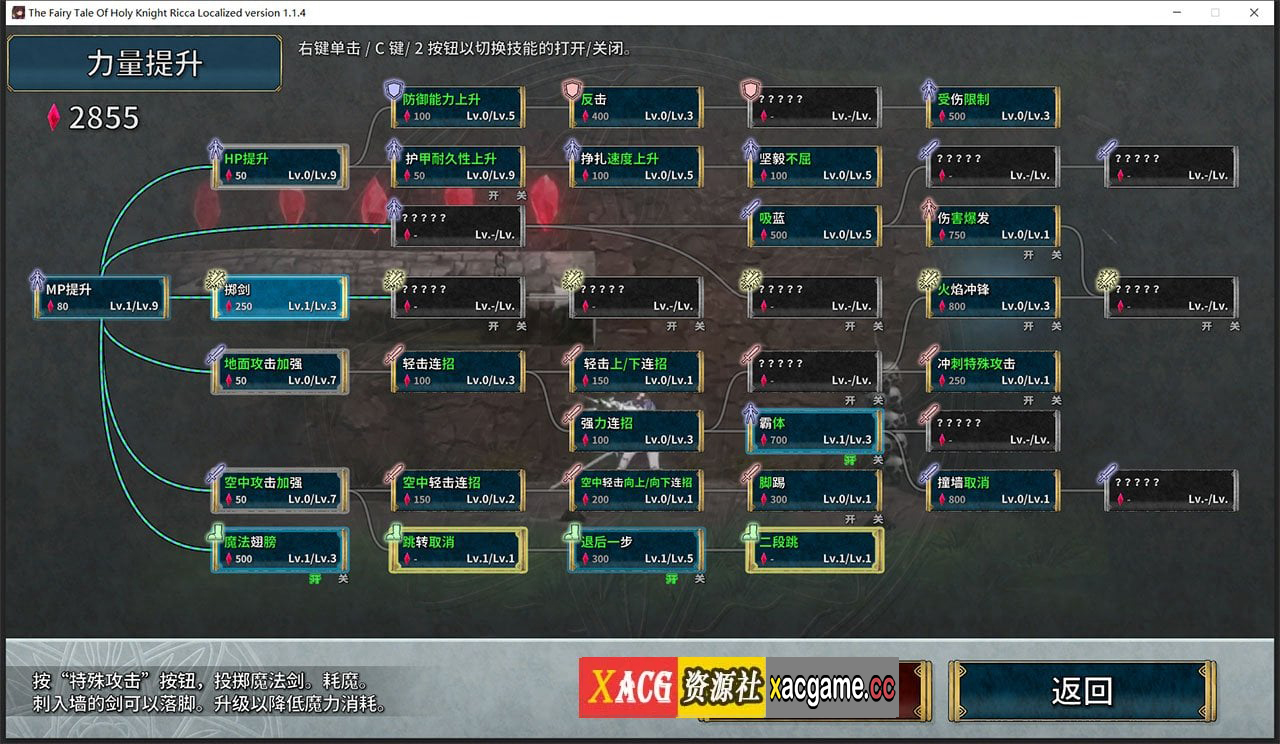Choose the 二段跳 double jump skill
Image resolution: width=1280 pixels, height=744 pixels.
814,549
